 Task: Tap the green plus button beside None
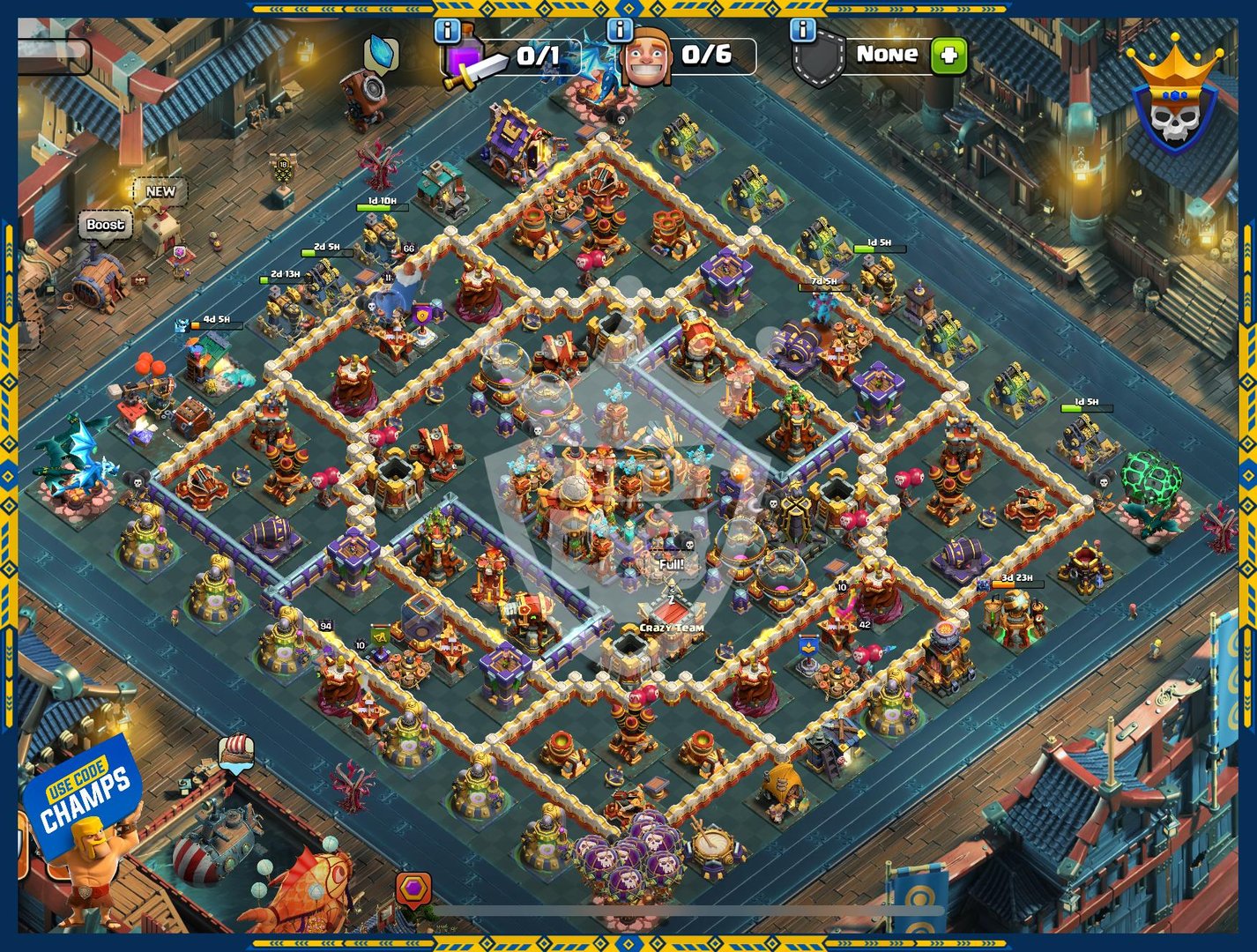(948, 56)
